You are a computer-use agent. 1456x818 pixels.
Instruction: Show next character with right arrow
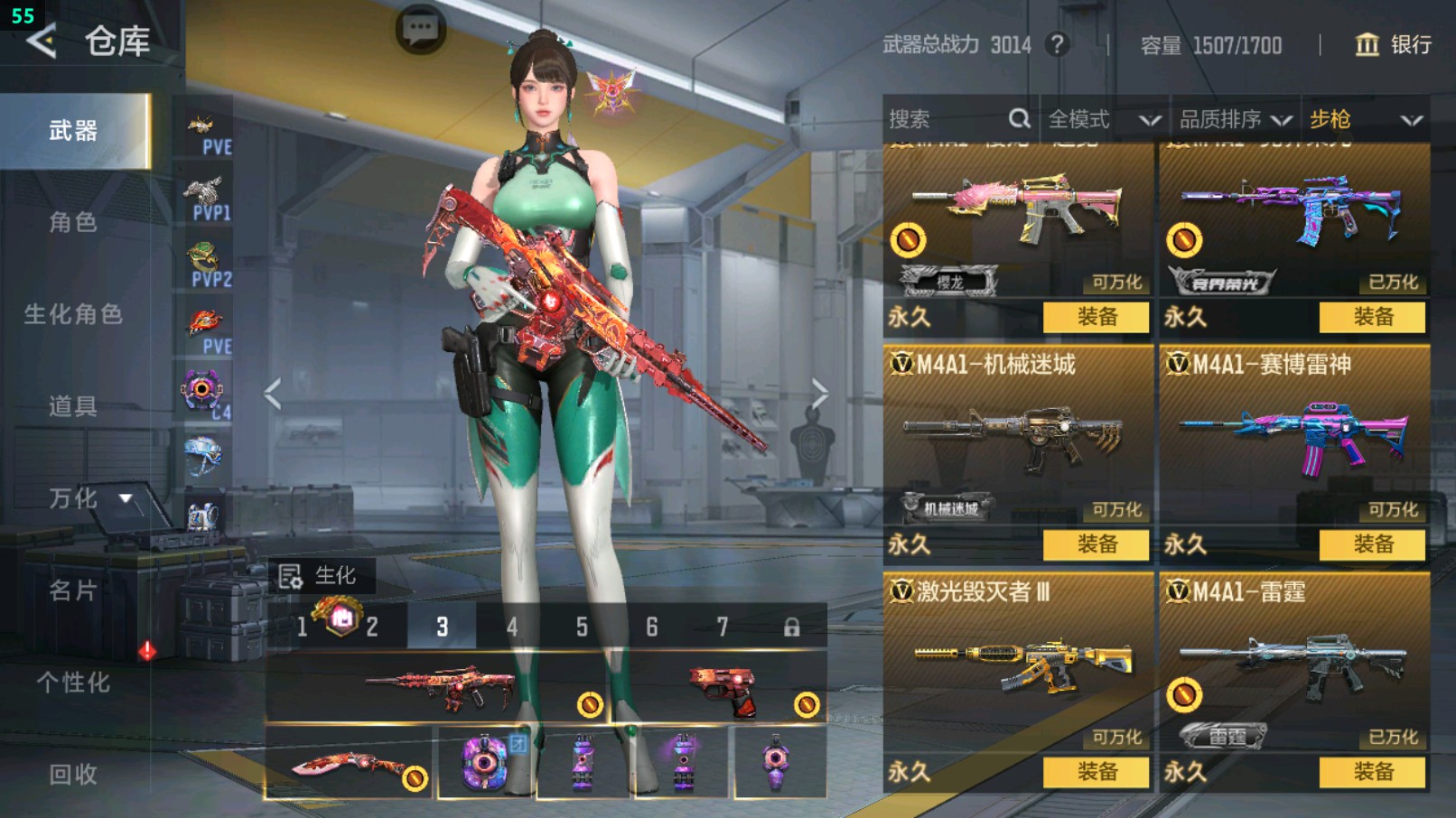pyautogui.click(x=819, y=394)
